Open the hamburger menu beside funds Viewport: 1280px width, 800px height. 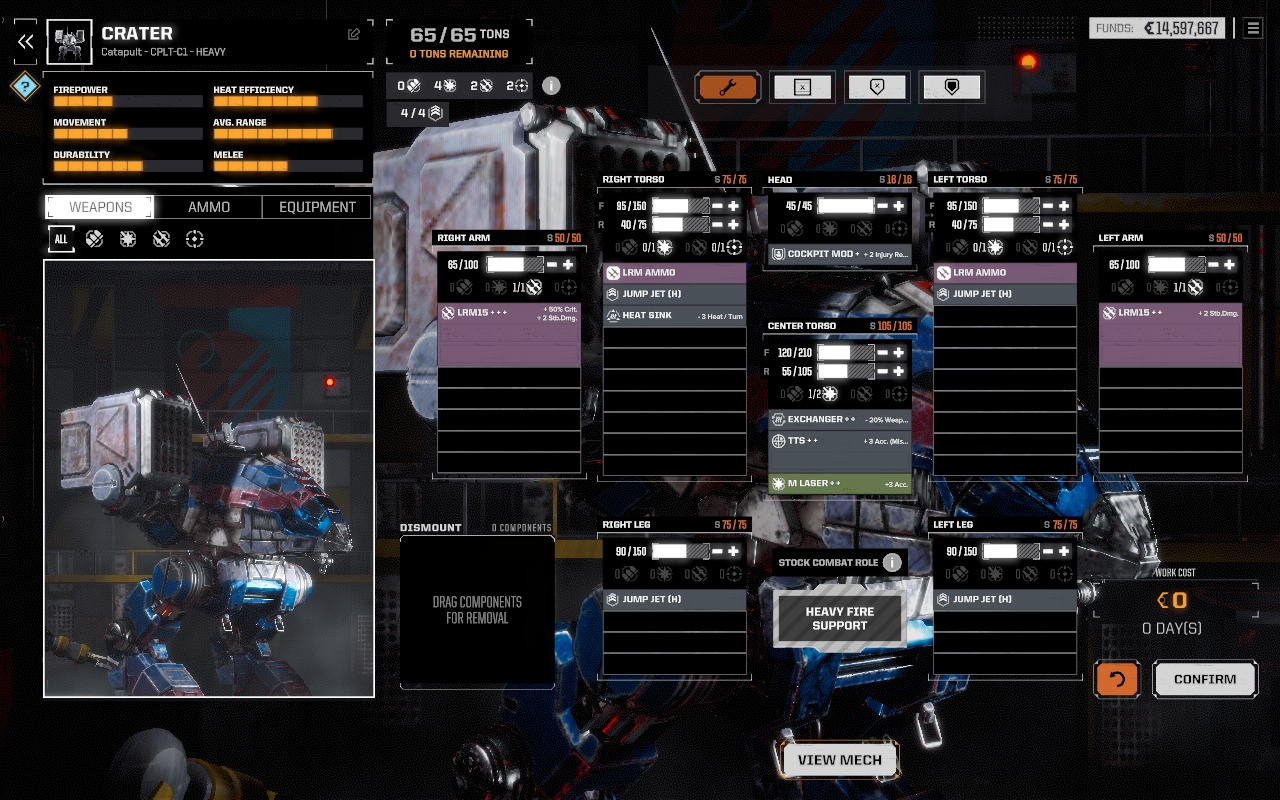point(1253,28)
